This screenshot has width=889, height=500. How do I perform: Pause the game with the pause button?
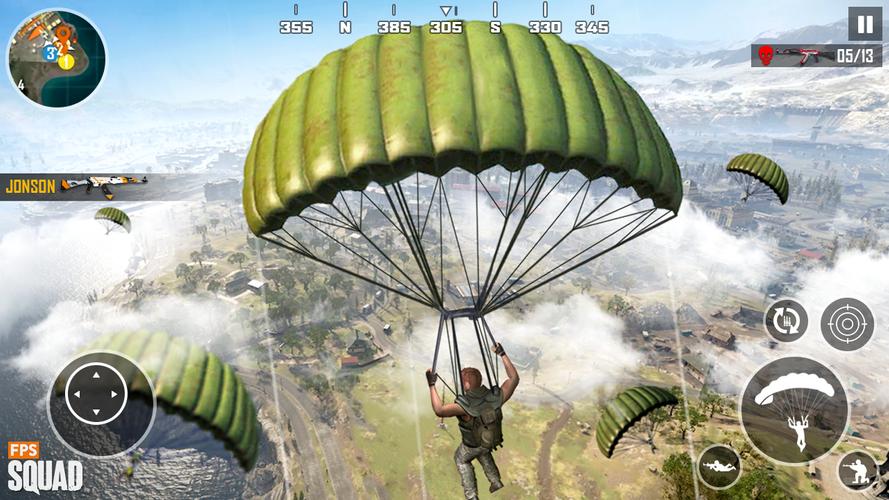(865, 24)
